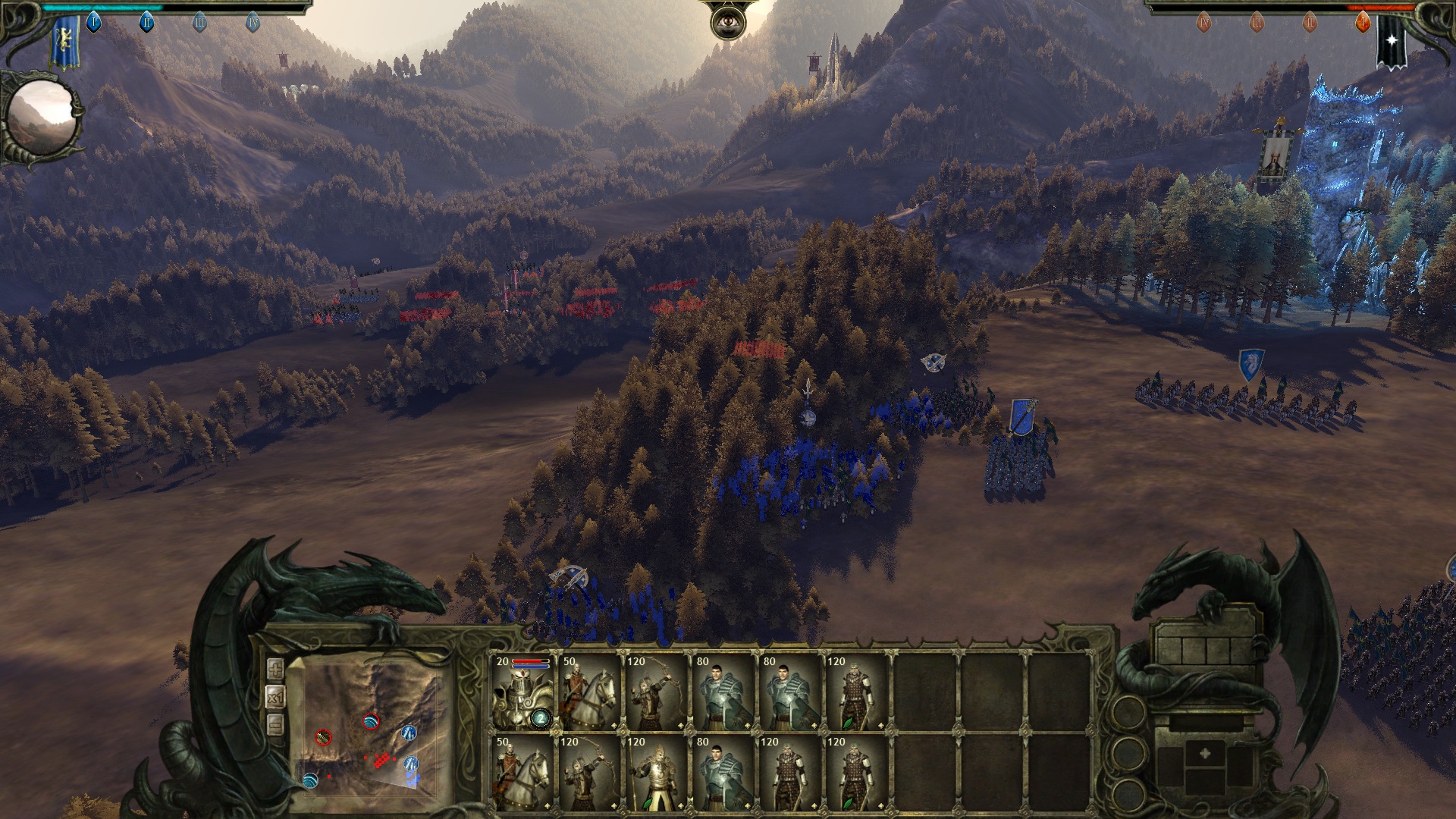Select the unit with the dragon shield banner

(1250, 365)
